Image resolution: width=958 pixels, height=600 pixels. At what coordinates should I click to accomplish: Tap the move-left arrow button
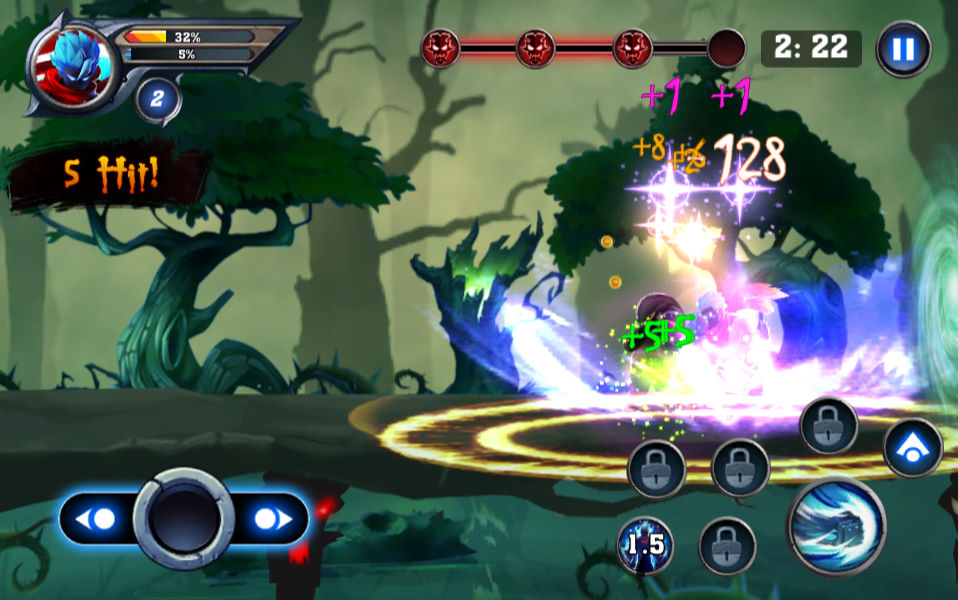tap(98, 519)
